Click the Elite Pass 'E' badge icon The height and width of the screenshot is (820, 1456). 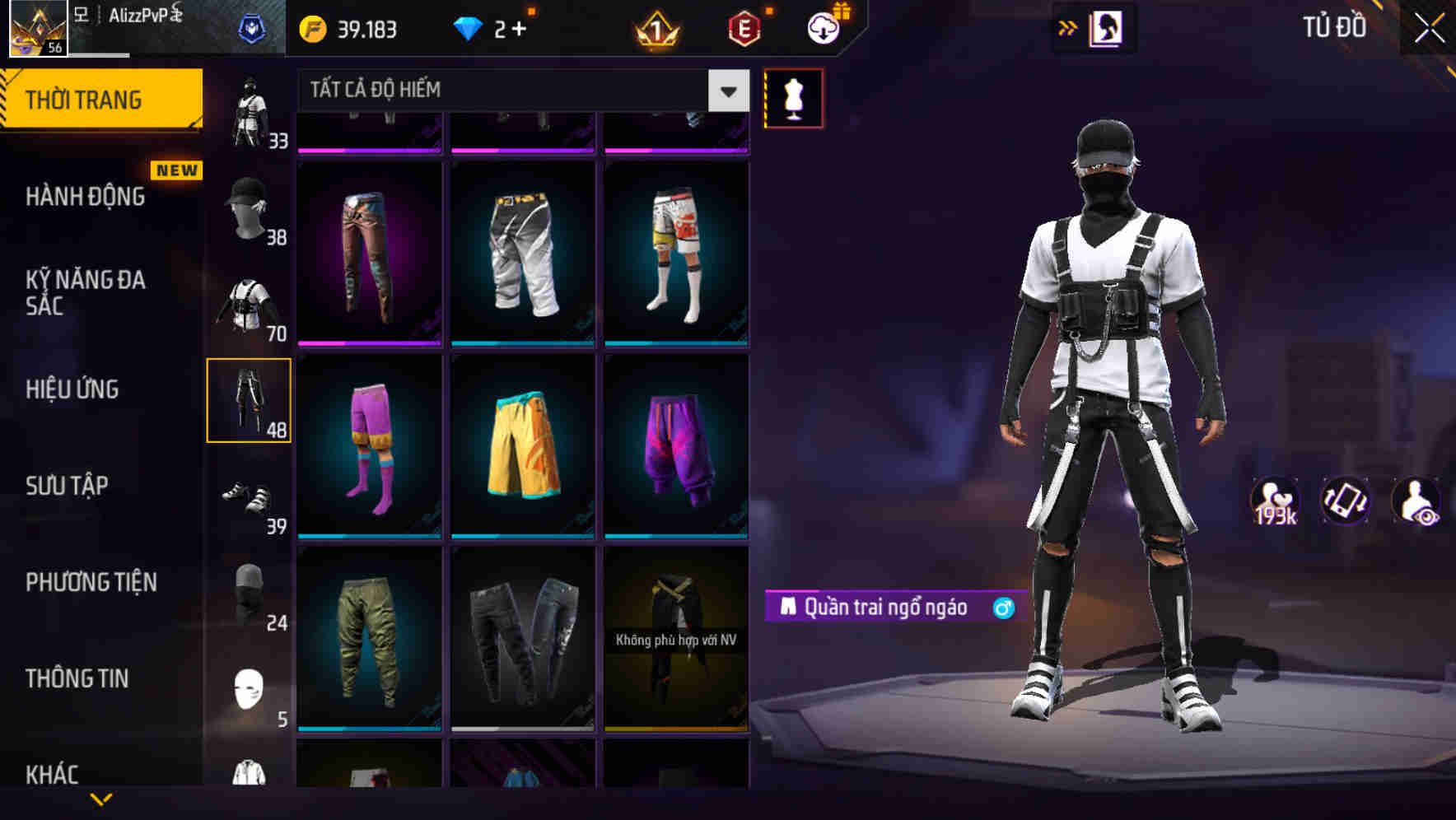pos(743,30)
